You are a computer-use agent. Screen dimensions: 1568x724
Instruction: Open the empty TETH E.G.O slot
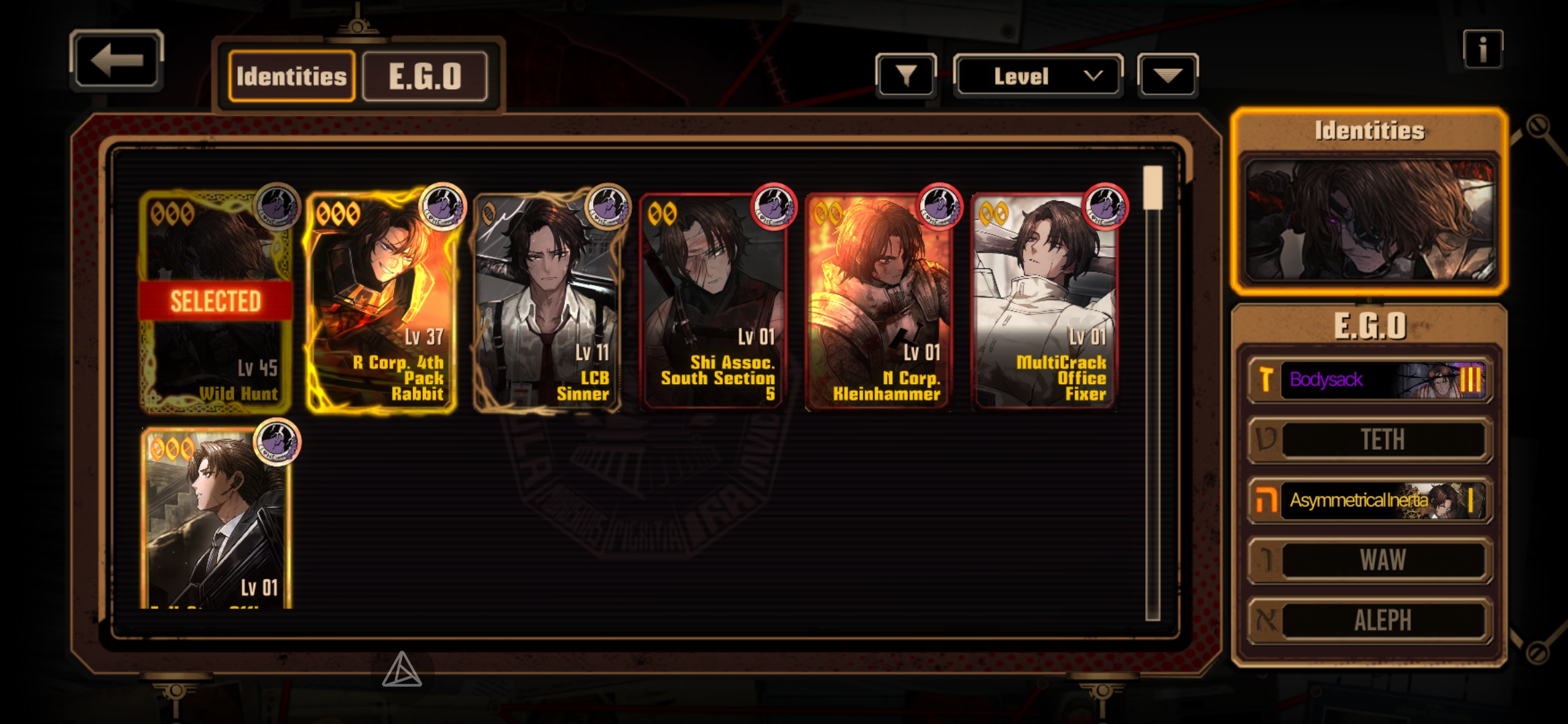(1370, 440)
